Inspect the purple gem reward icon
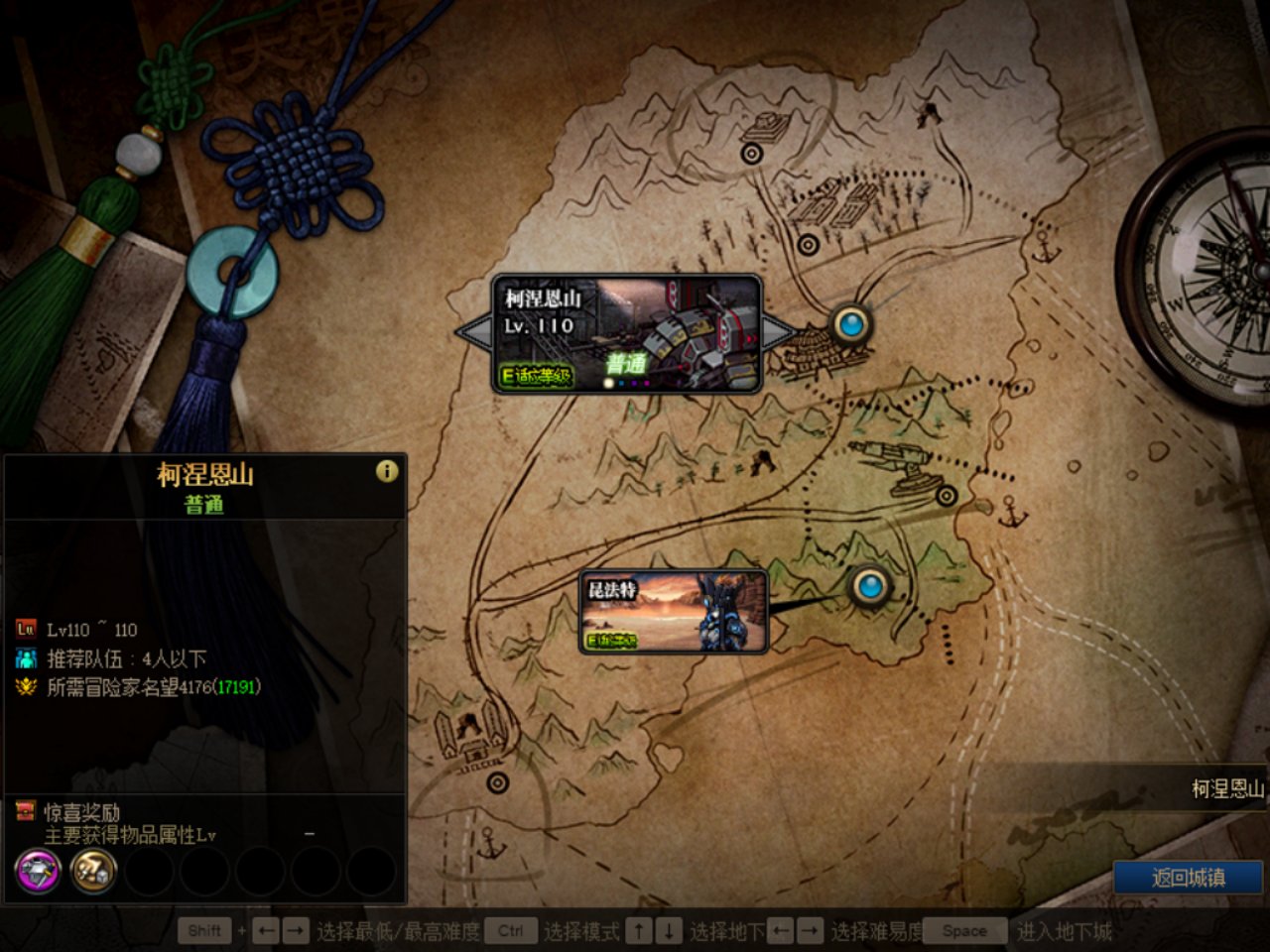 [38, 872]
